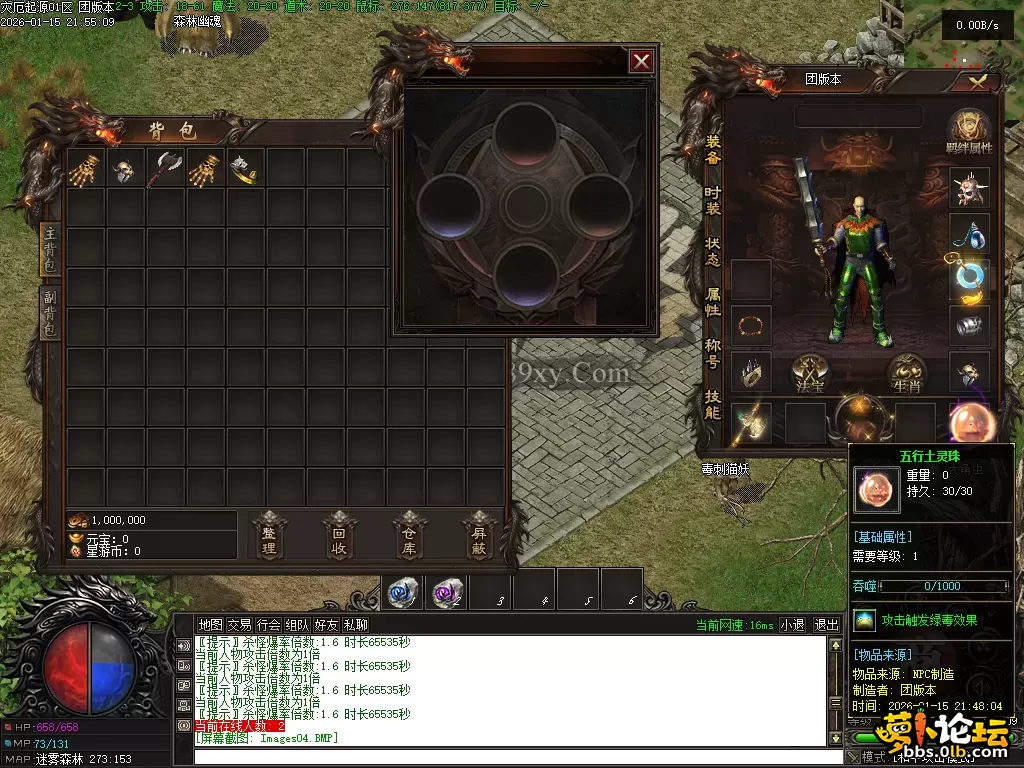This screenshot has height=768, width=1024.
Task: Open the 生肖 zodiac button
Action: point(907,373)
